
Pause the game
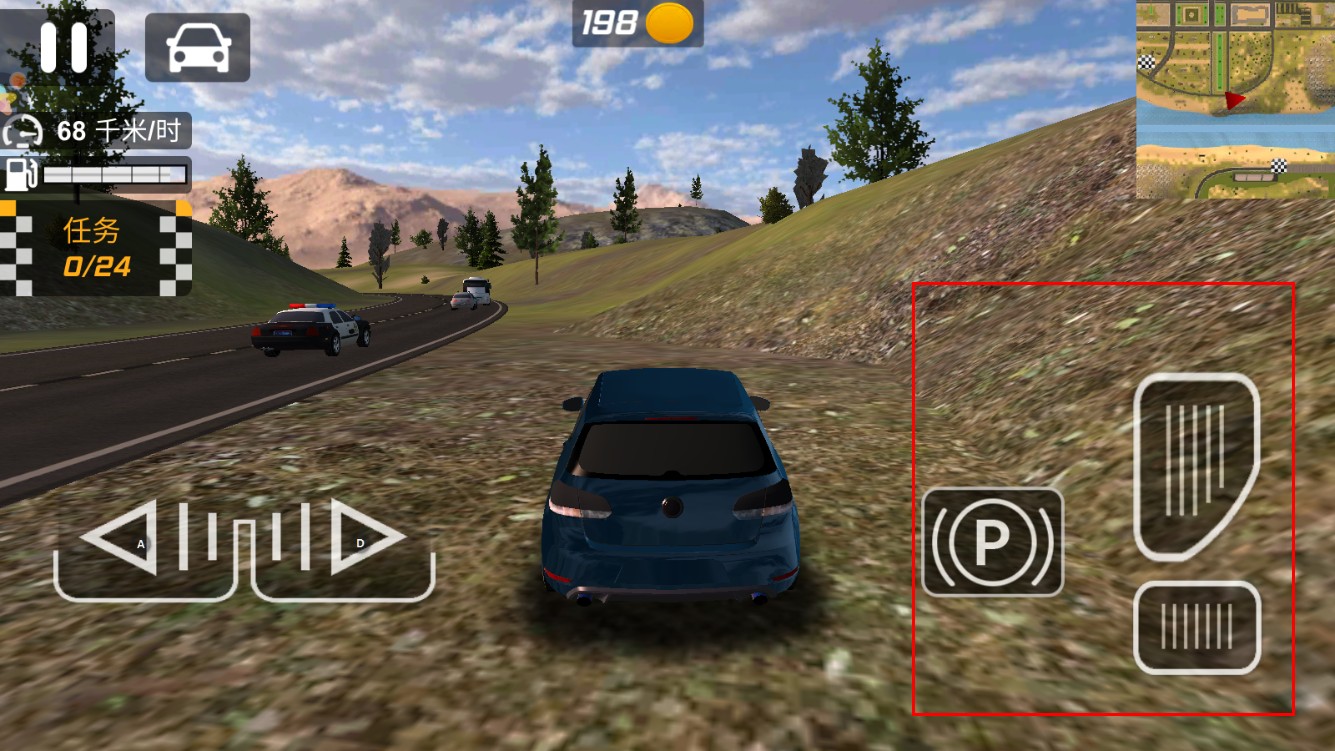(63, 46)
